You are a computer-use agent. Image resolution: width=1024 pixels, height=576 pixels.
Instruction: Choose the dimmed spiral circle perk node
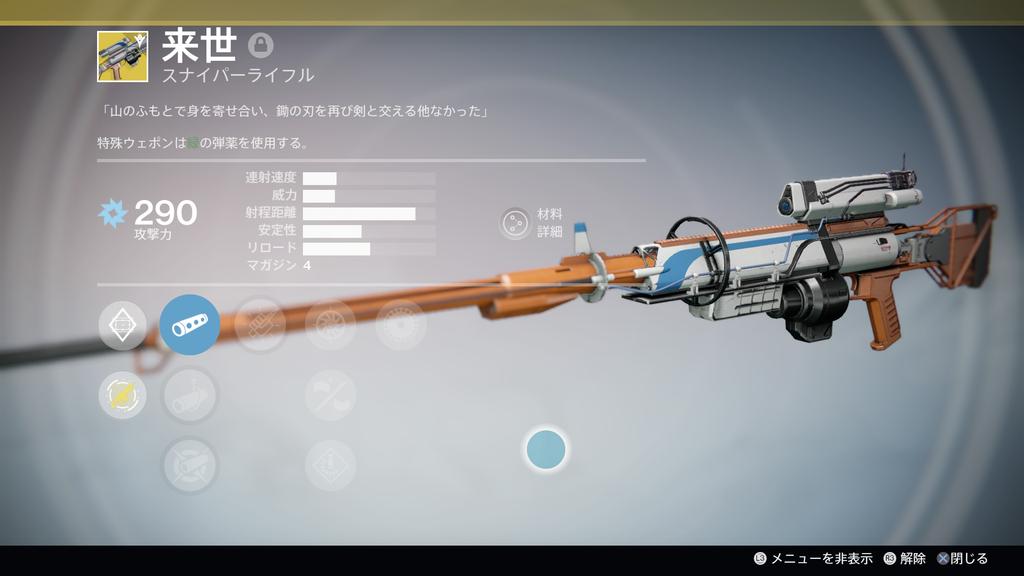(330, 325)
